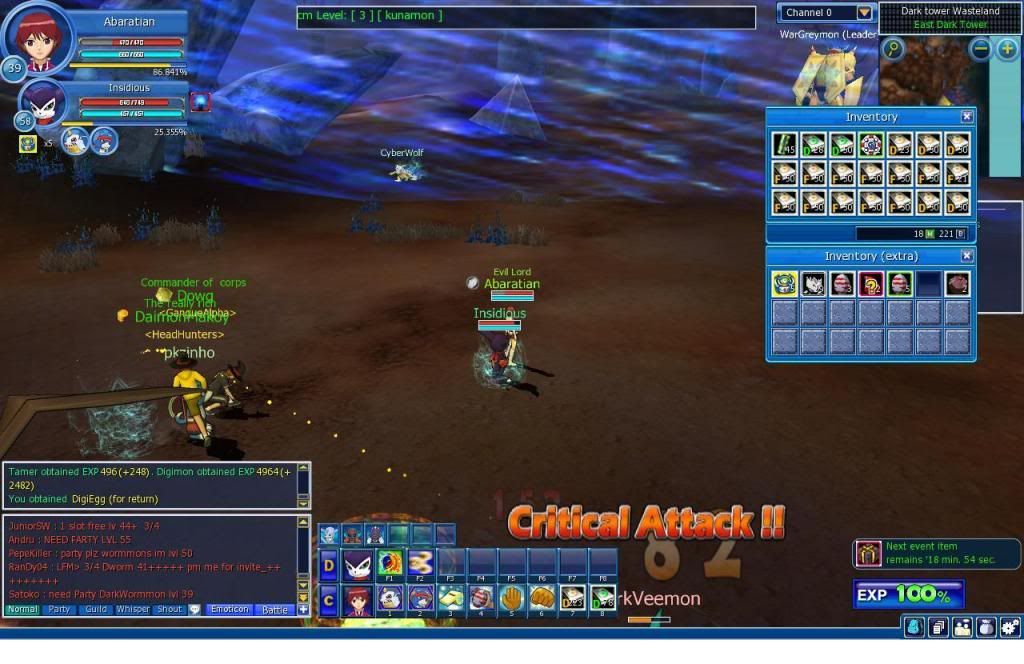Switch chat to the Party tab
The width and height of the screenshot is (1024, 664).
coord(60,609)
